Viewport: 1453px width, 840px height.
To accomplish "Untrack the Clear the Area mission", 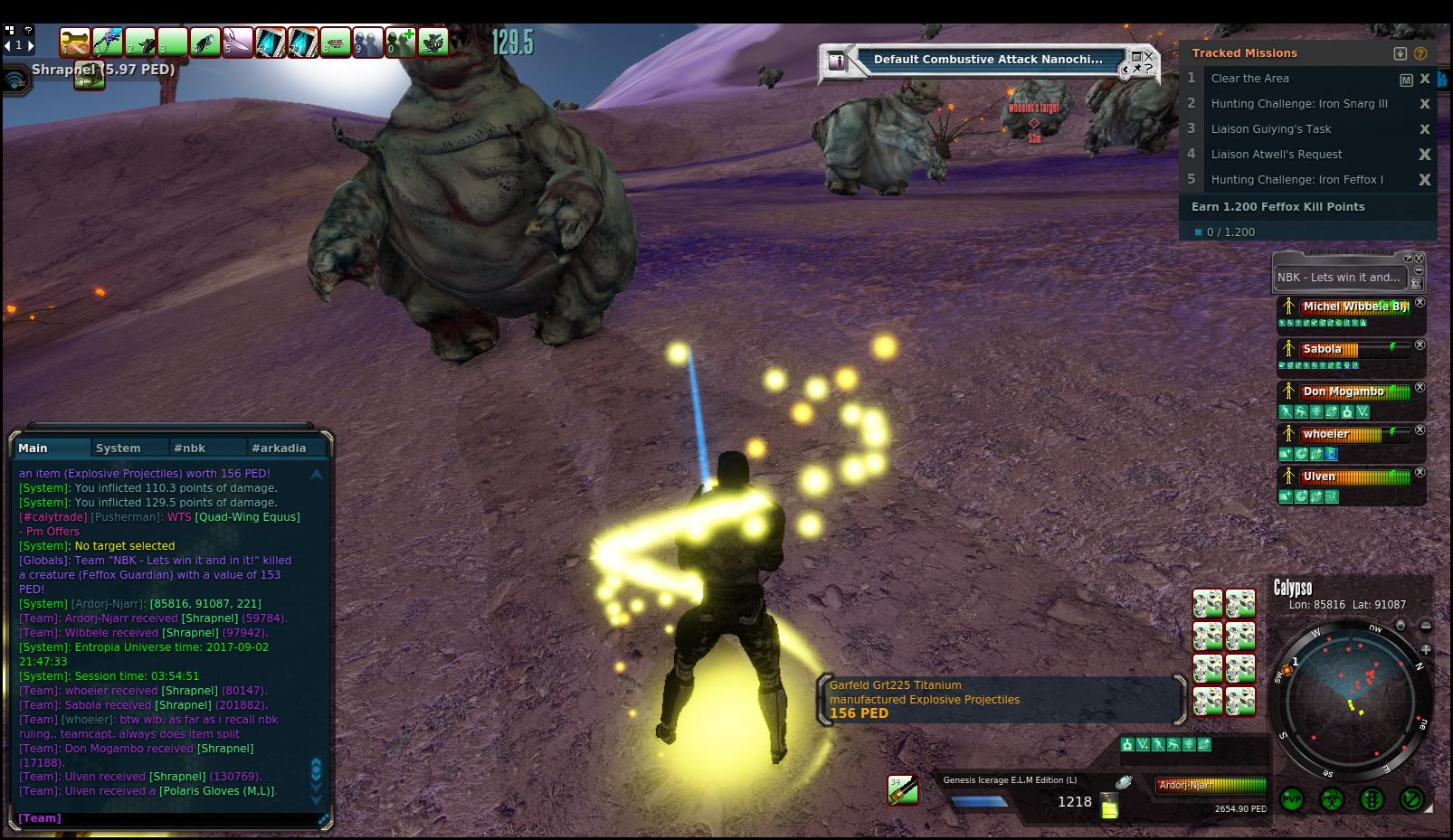I will coord(1425,79).
